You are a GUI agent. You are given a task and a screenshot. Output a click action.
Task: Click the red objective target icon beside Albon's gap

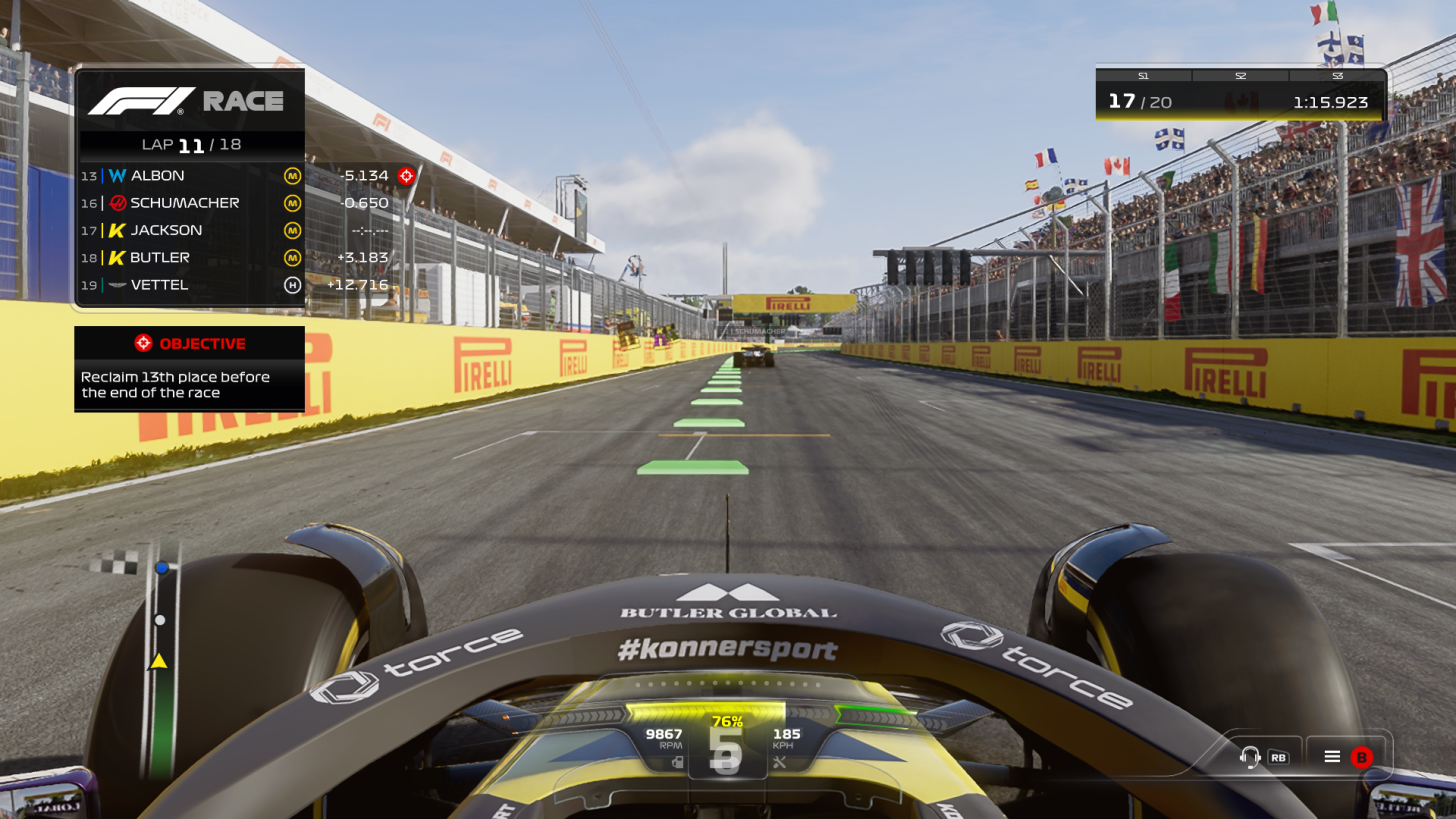(x=406, y=175)
